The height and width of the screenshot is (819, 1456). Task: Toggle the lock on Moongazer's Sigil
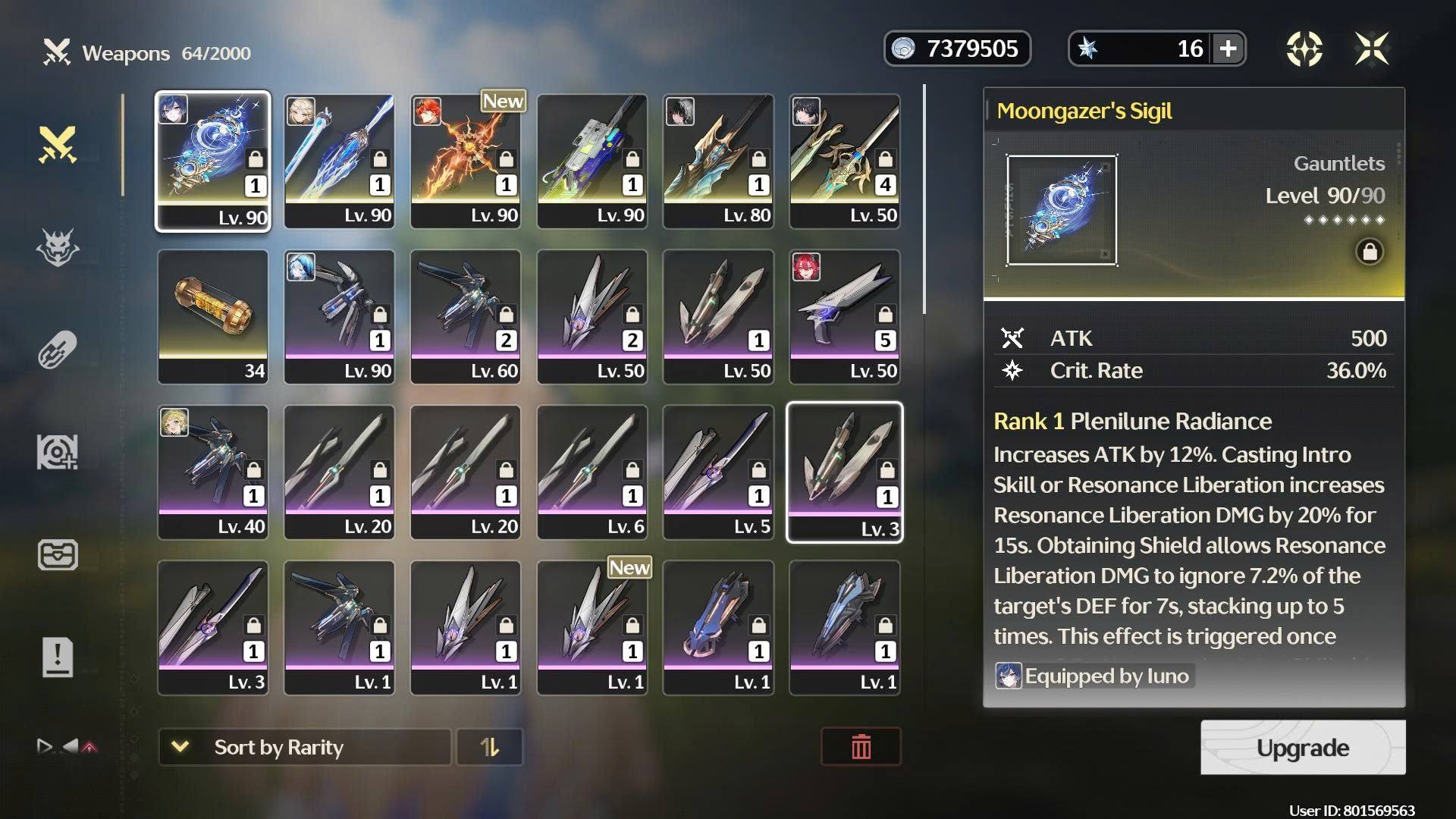(1369, 252)
